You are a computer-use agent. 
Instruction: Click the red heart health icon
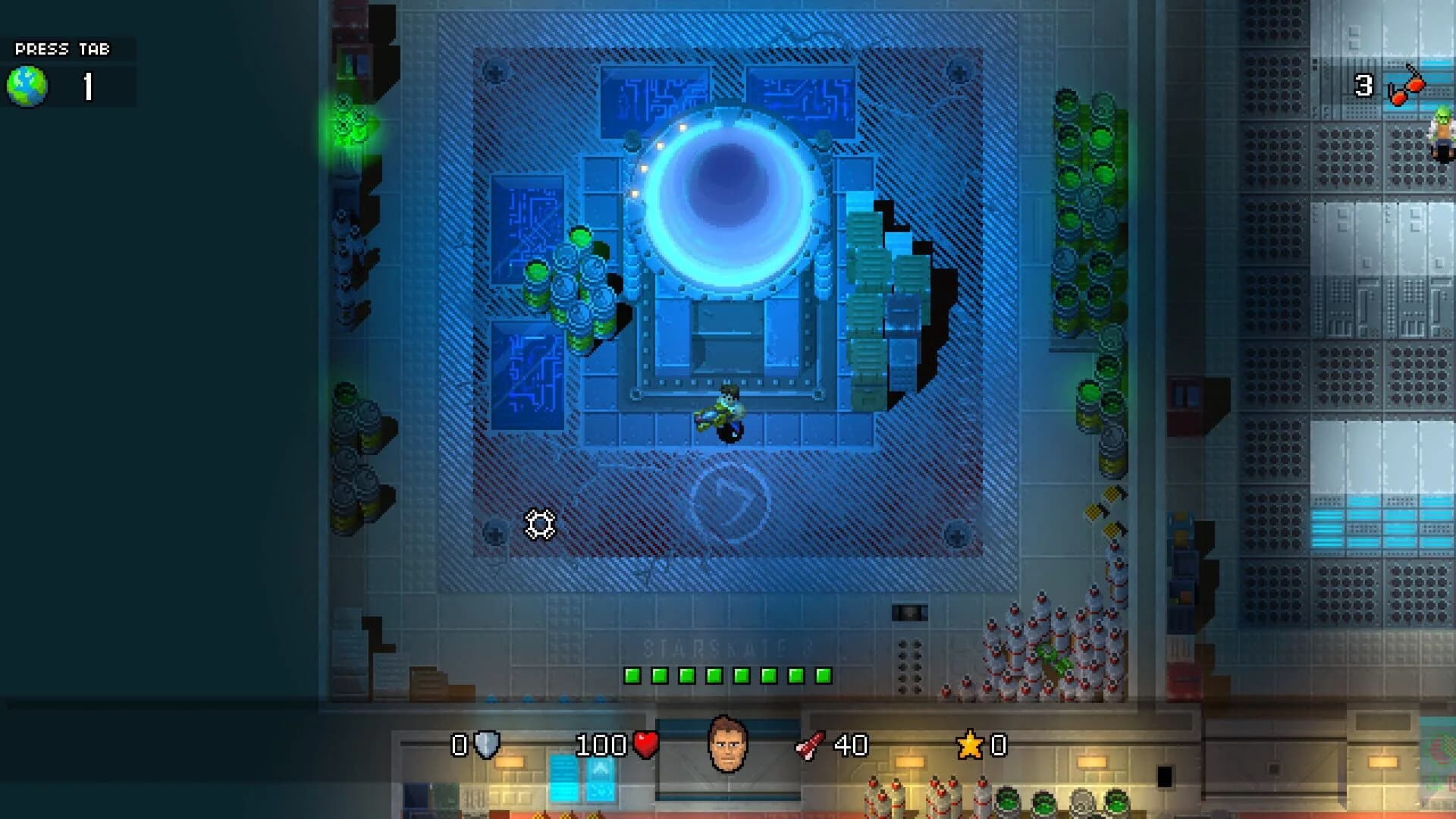[x=645, y=745]
